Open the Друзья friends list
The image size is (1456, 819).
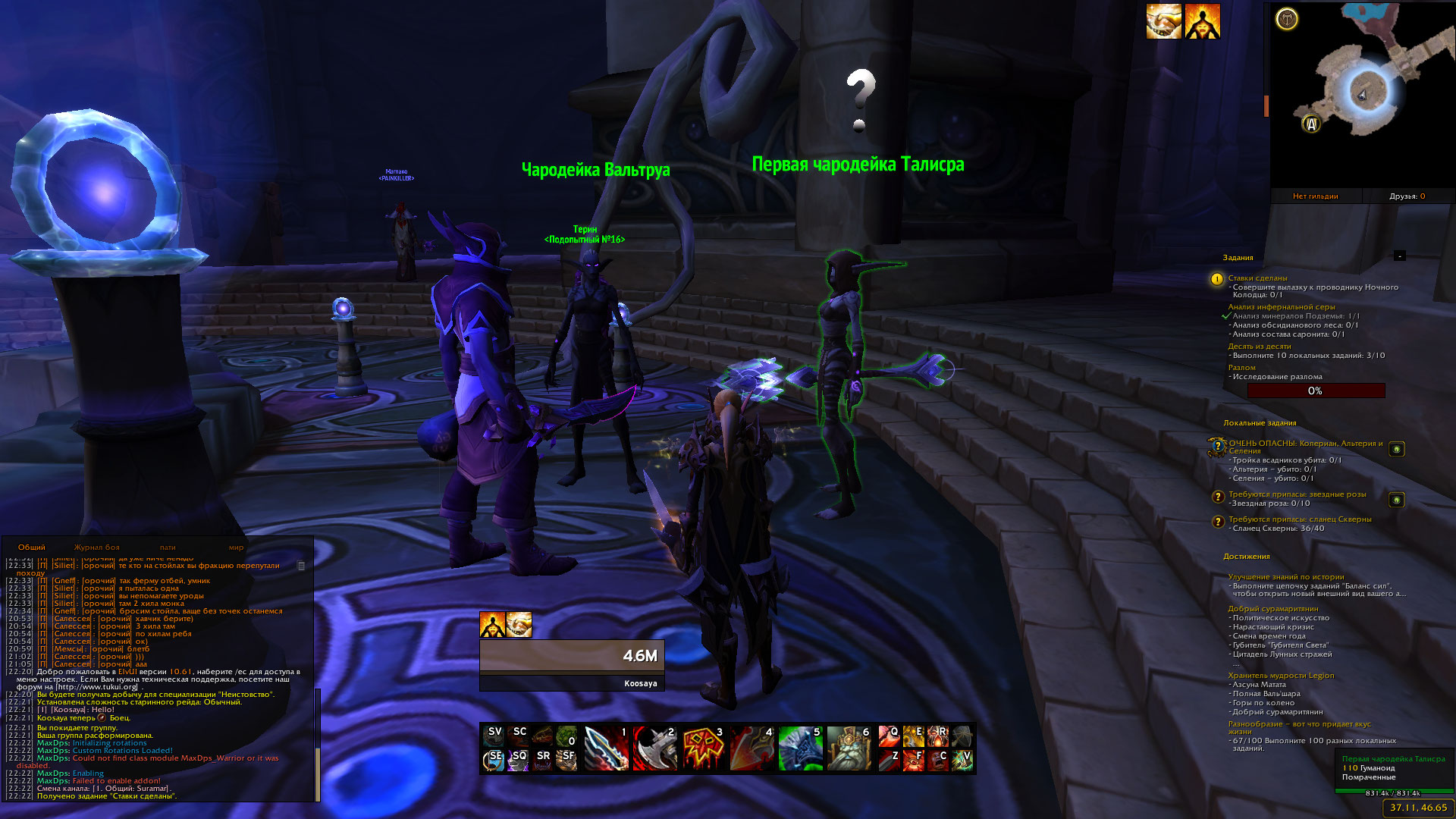coord(1407,196)
